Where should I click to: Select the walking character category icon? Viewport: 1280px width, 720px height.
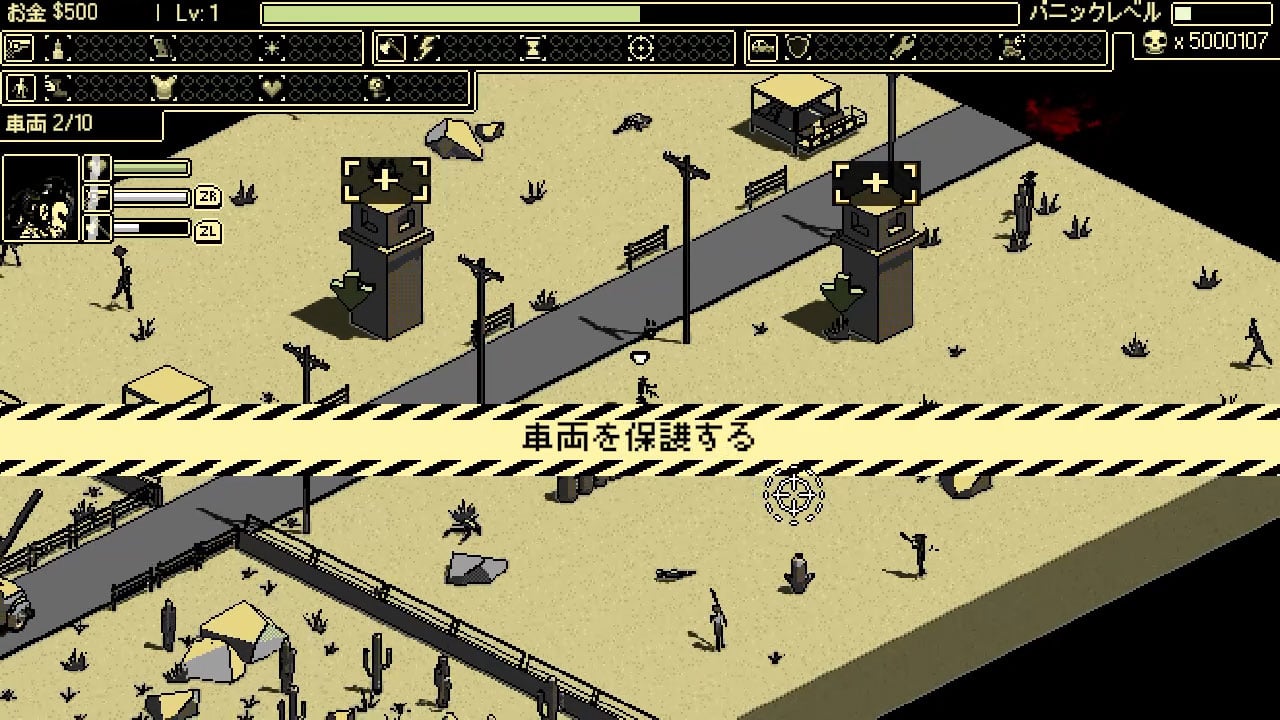click(19, 88)
